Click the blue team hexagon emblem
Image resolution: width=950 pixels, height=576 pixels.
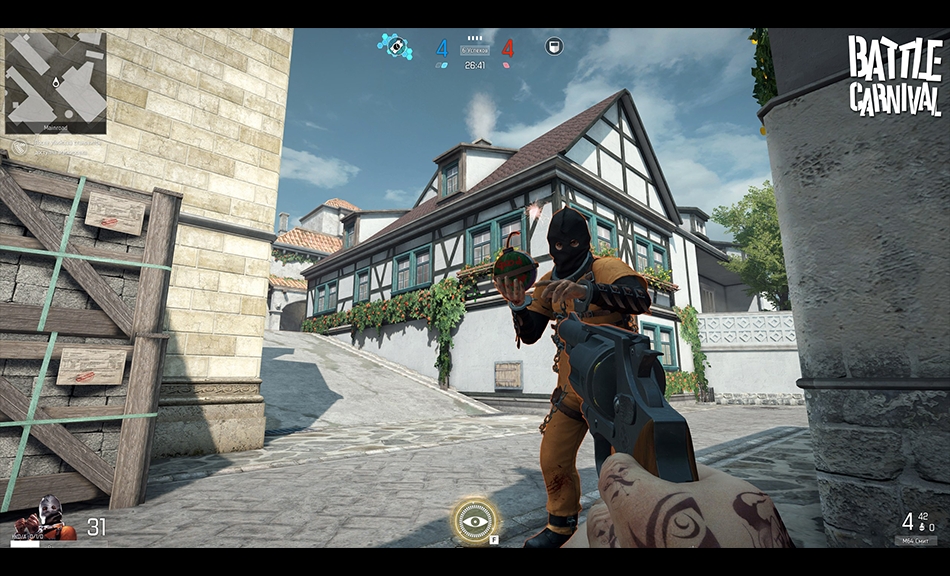[395, 45]
